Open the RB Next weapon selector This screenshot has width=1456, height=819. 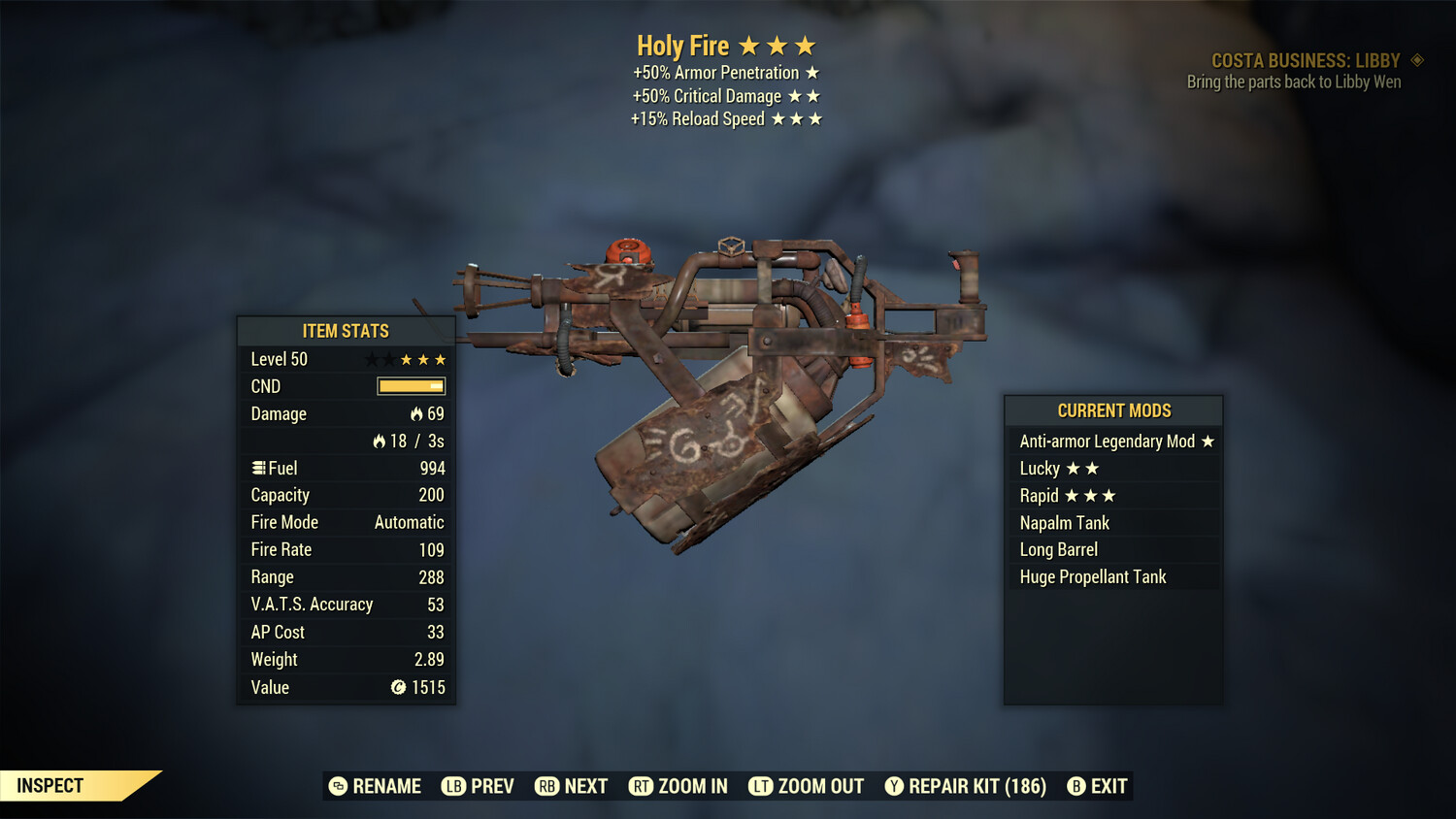[x=571, y=786]
